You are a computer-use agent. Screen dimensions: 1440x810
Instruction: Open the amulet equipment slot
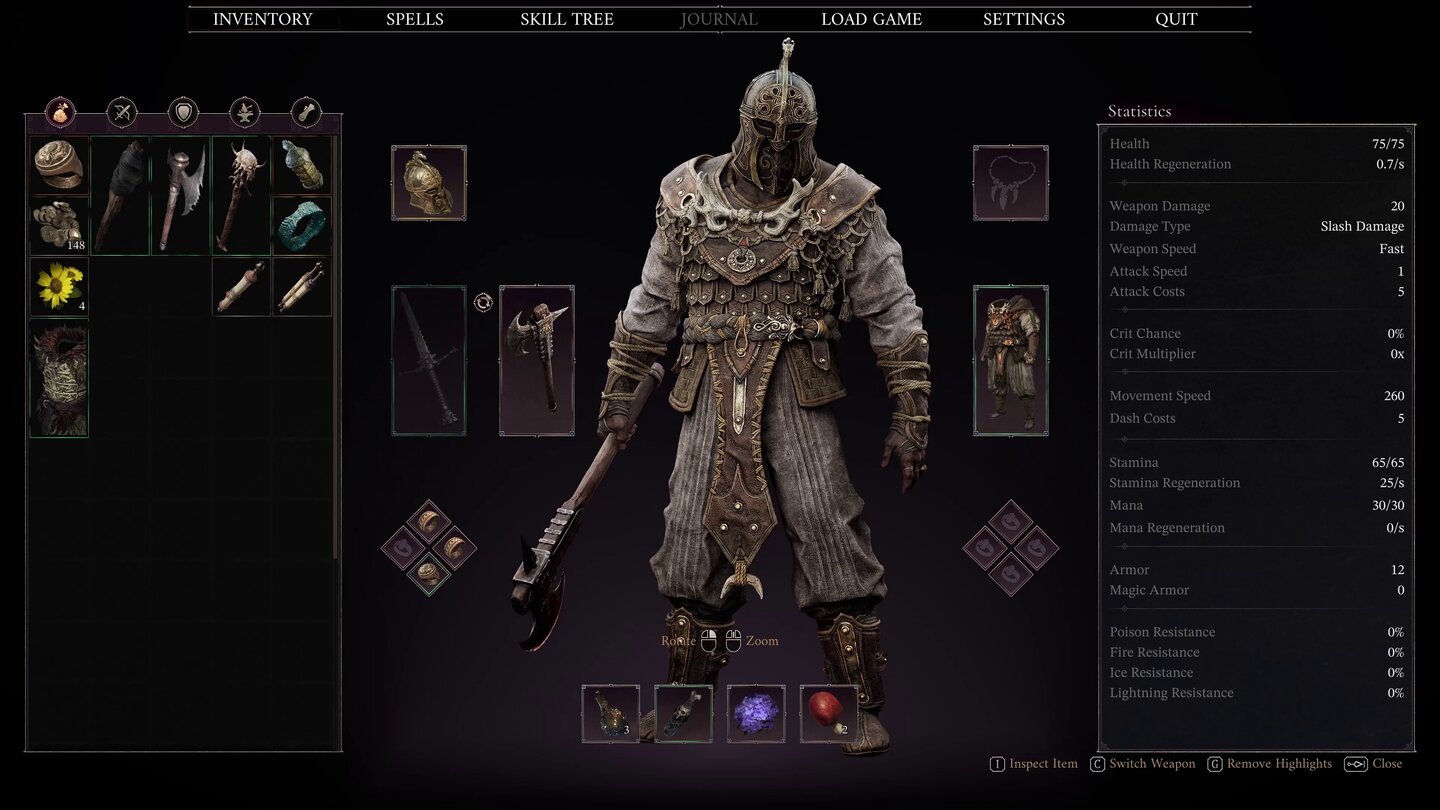[x=1010, y=183]
